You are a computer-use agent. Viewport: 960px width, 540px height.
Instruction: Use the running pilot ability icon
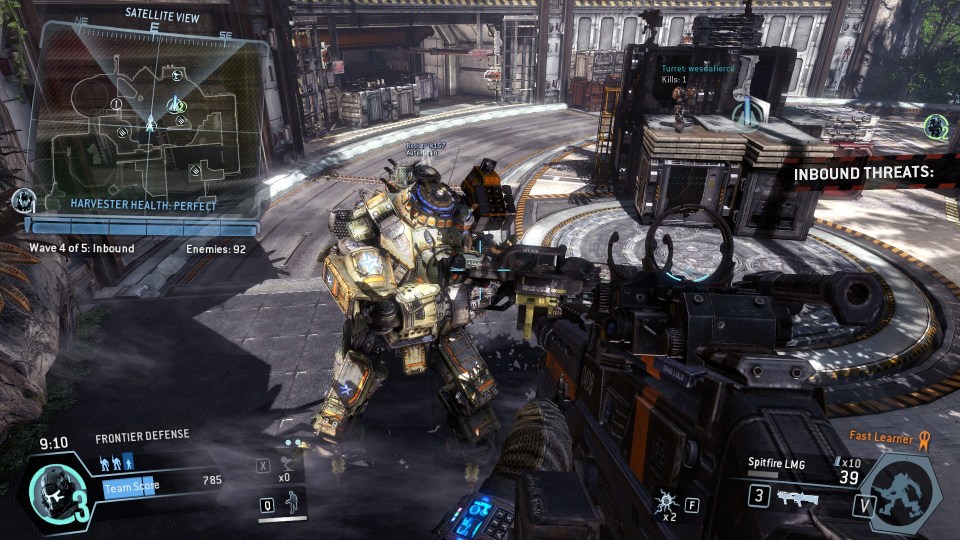[291, 504]
